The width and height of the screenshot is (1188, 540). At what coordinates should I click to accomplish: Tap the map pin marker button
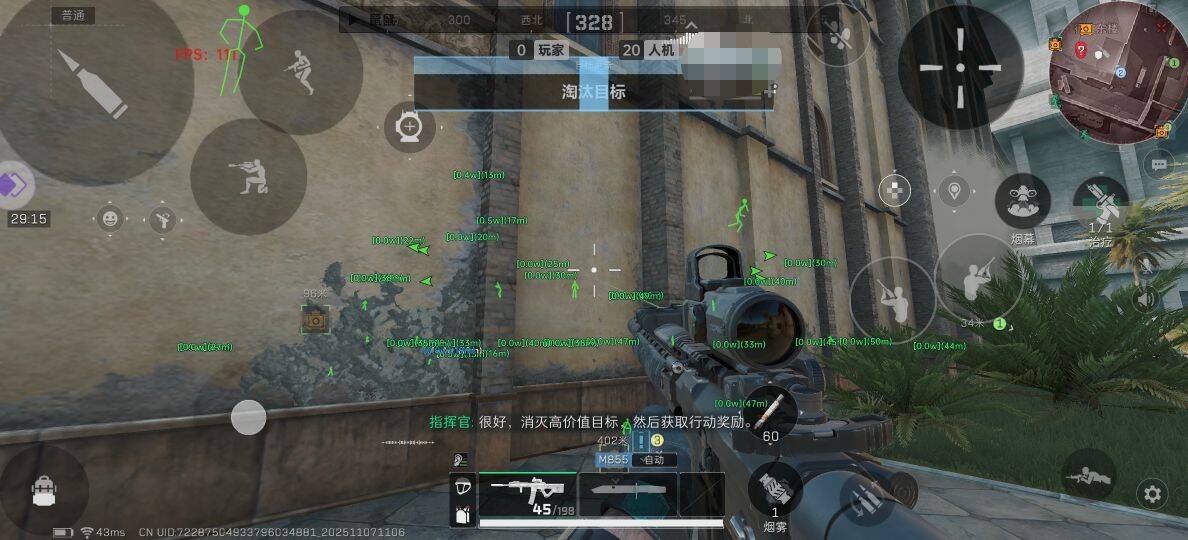(x=954, y=190)
